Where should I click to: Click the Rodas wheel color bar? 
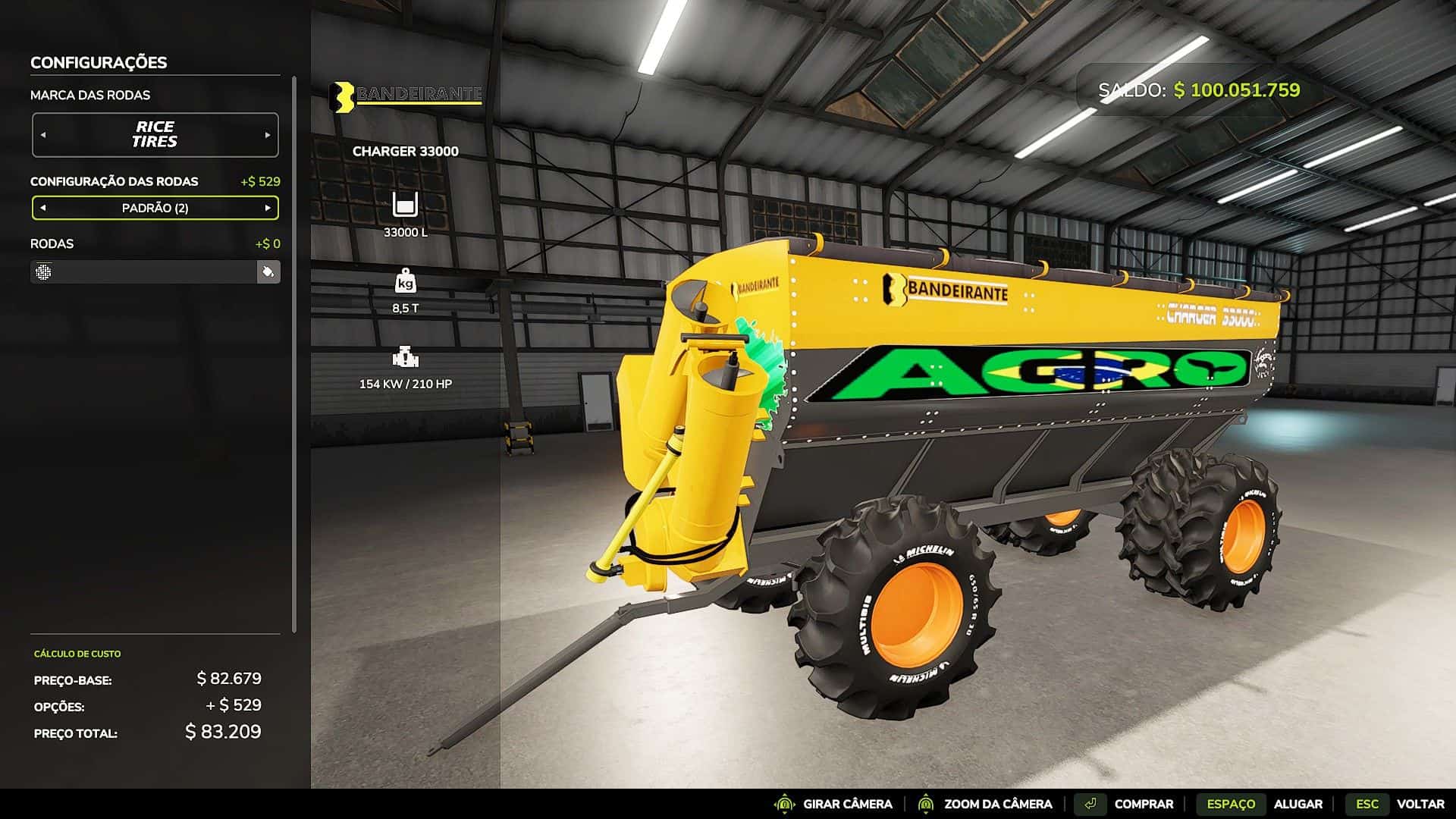pos(144,271)
